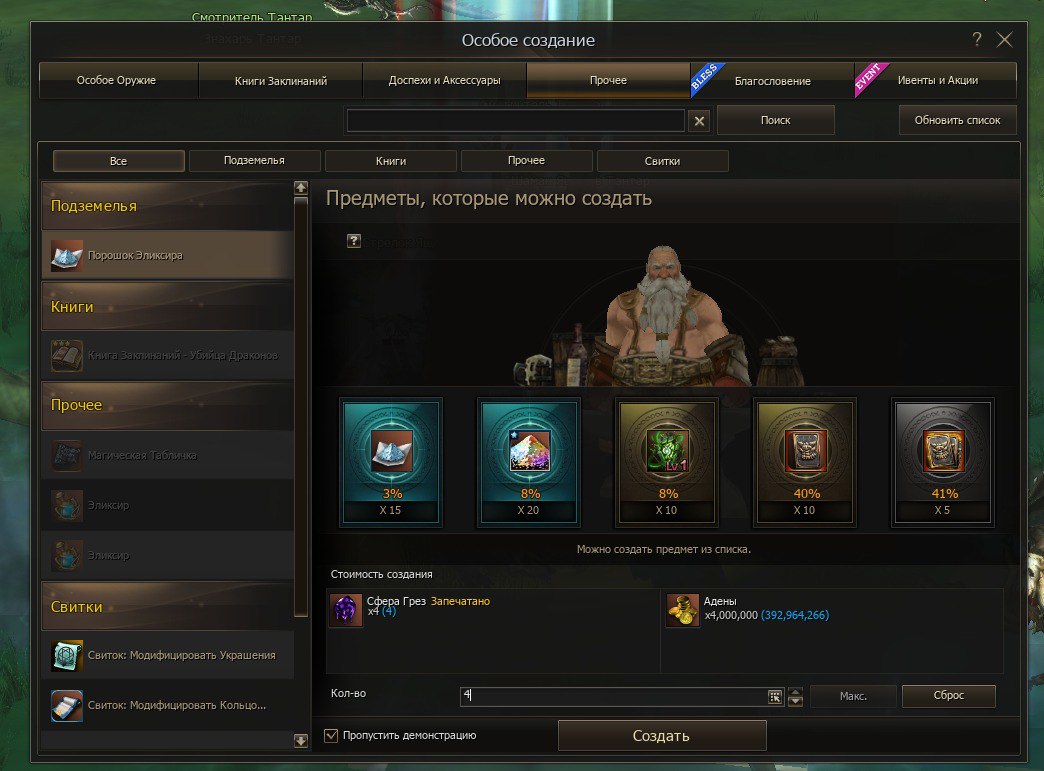Open help with the question mark
This screenshot has height=771, width=1044.
click(x=977, y=40)
